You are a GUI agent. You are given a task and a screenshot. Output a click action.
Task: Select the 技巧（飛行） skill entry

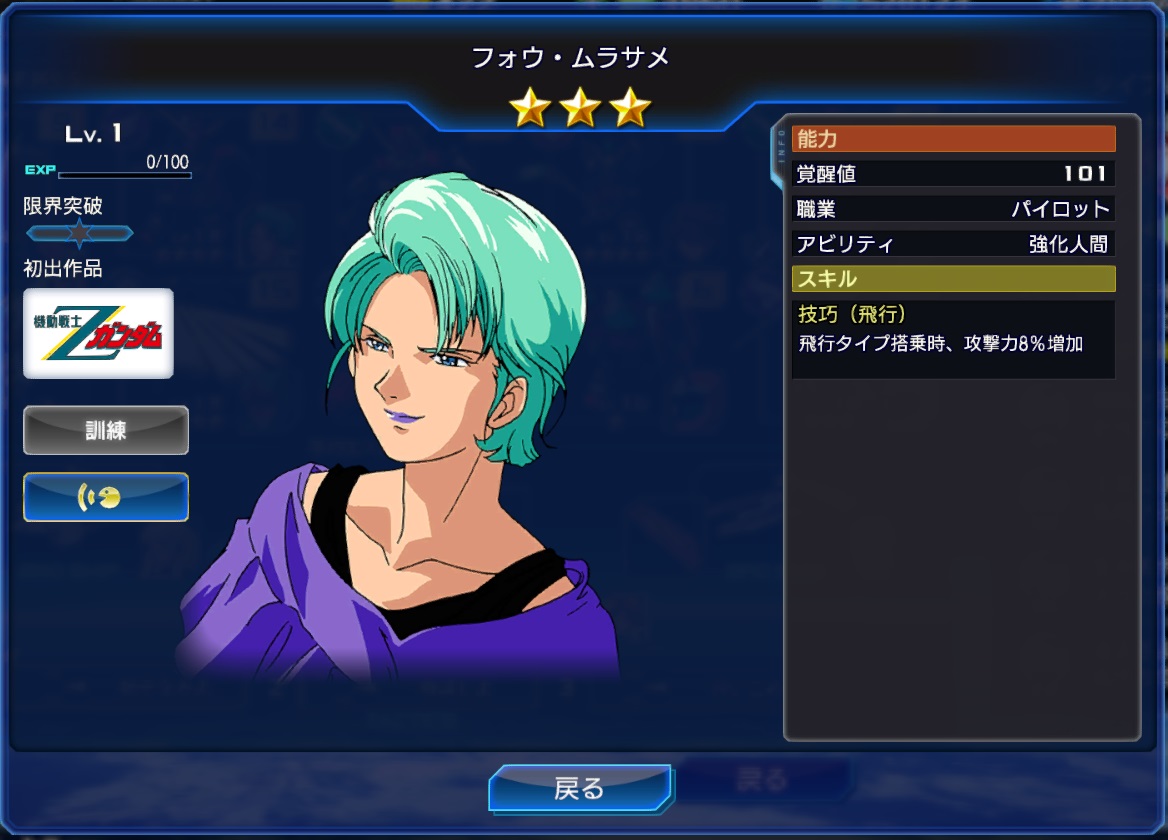point(952,338)
